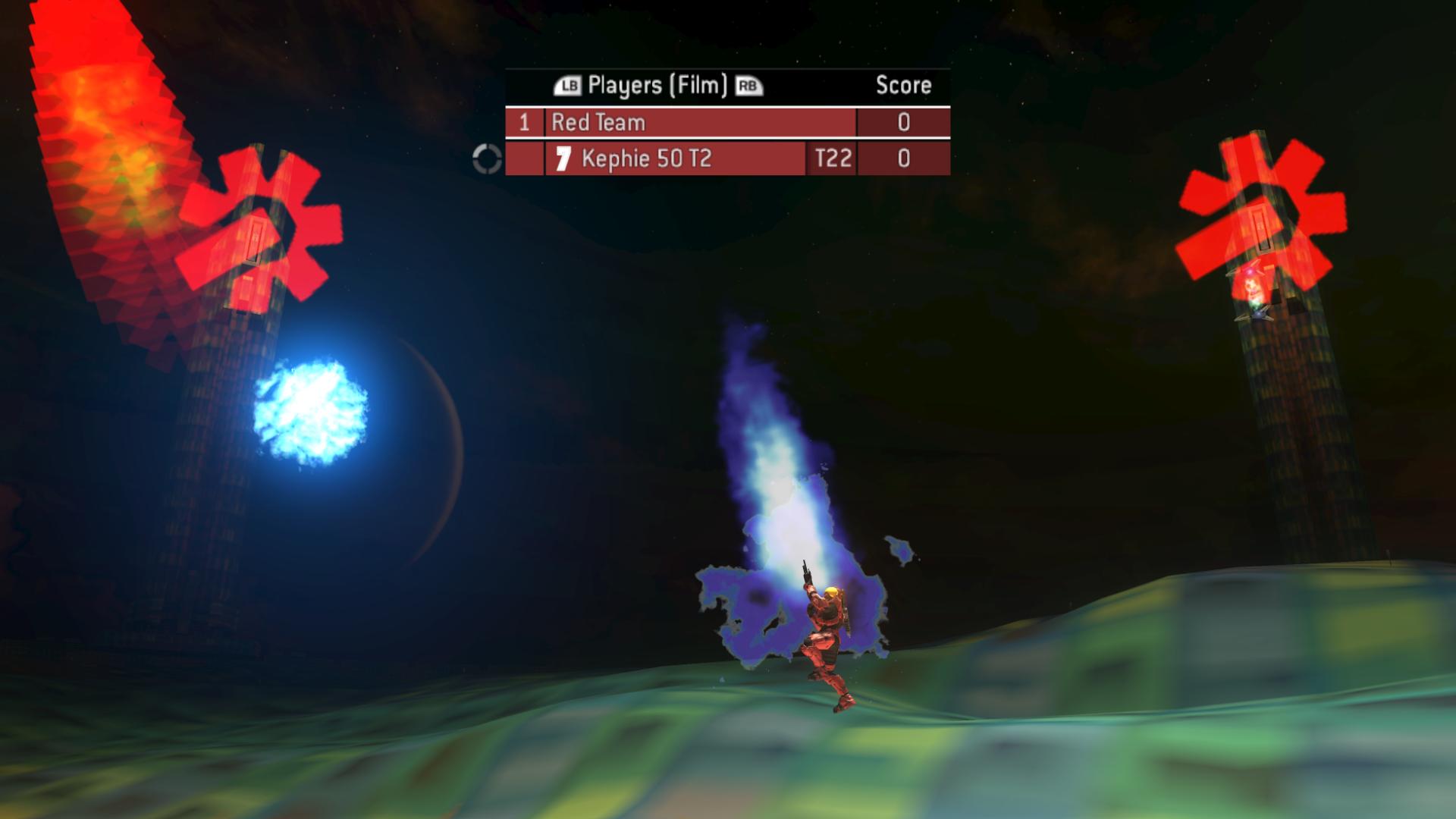Choose player Kephie 50 T2 row
Screen dimensions: 1456x819
(675, 158)
